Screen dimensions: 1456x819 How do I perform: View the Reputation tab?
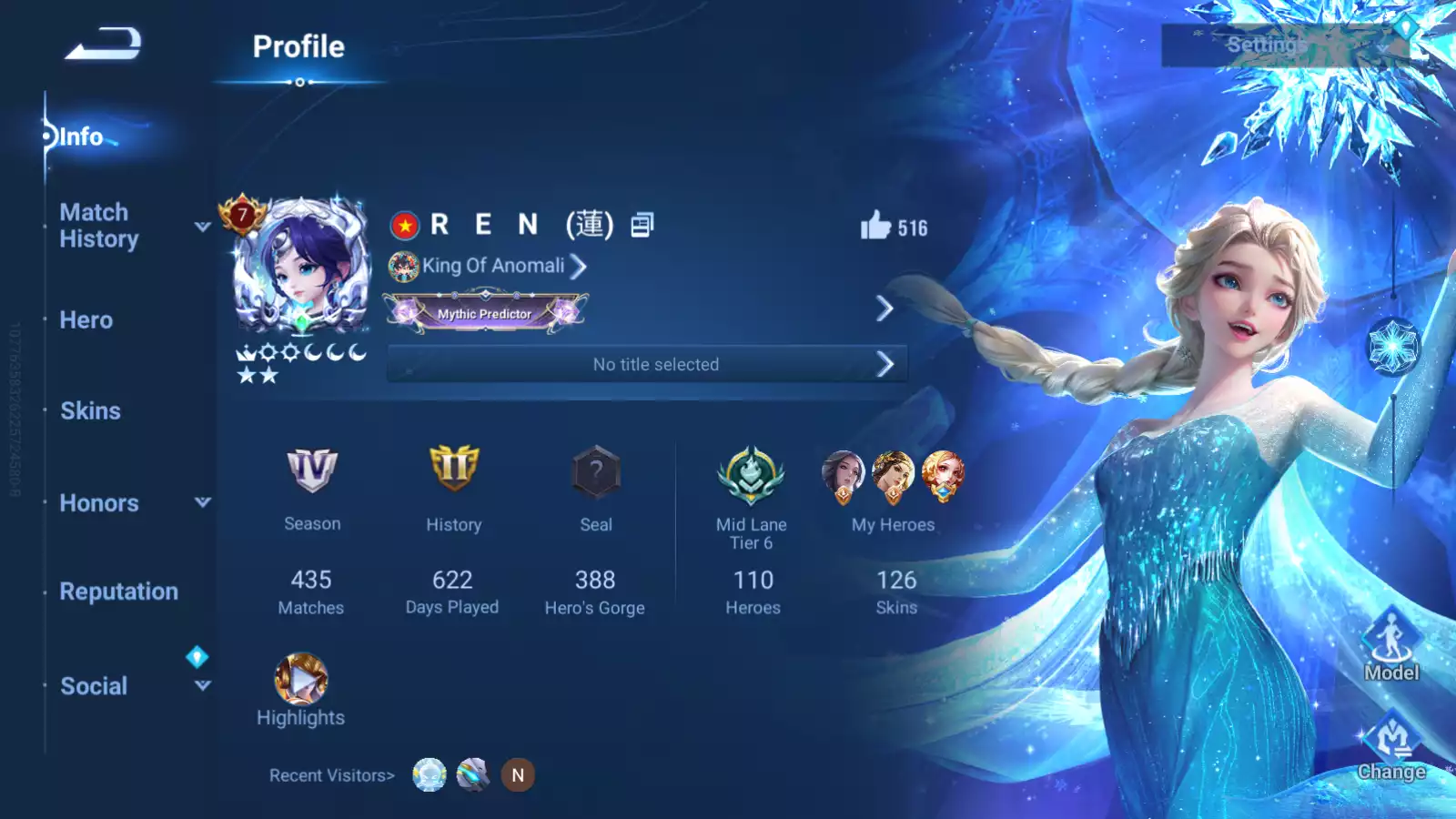pos(118,591)
